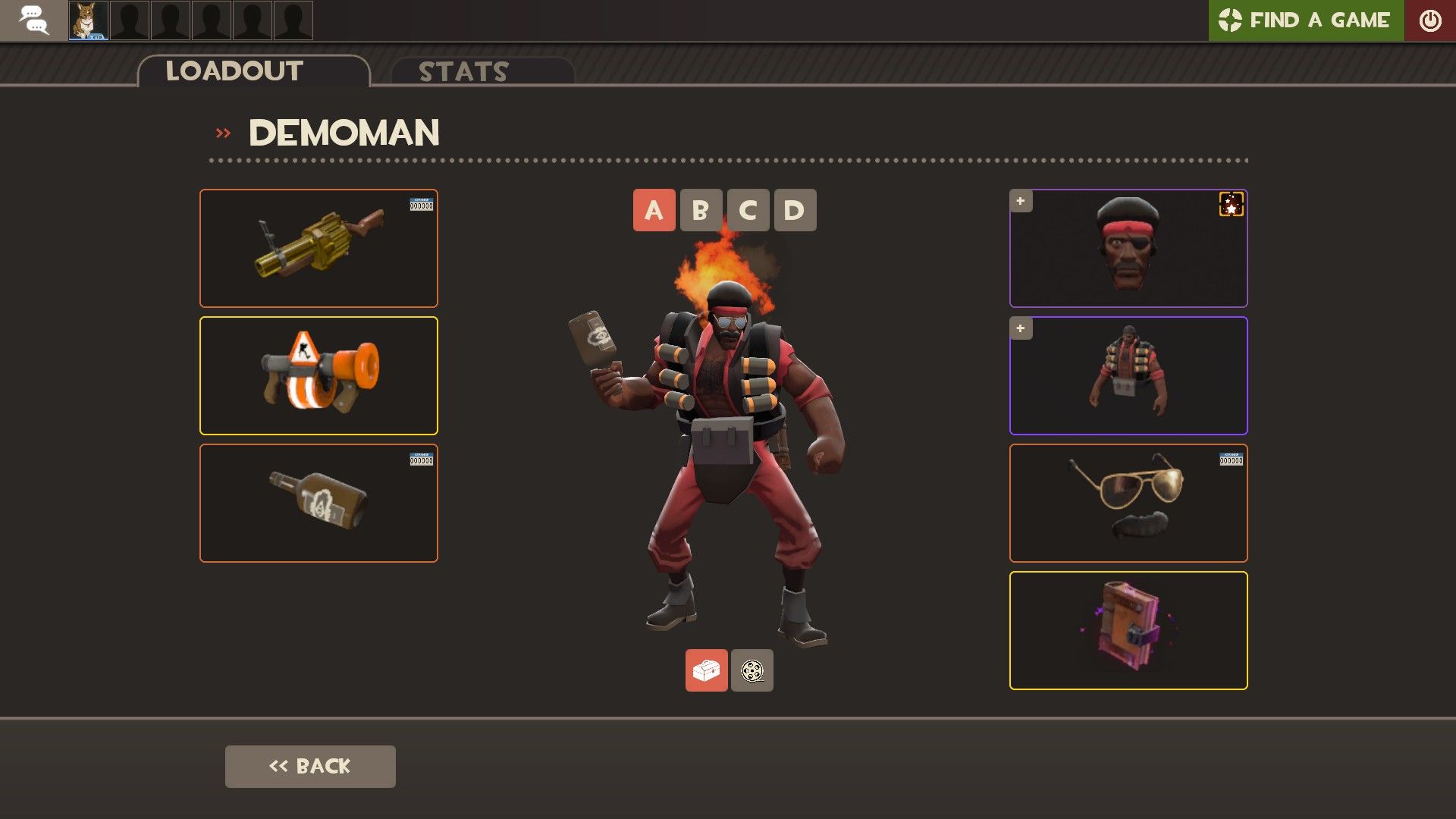Click the unusual effect star icon on hat slot
Screen dimensions: 1456x819
point(1232,205)
